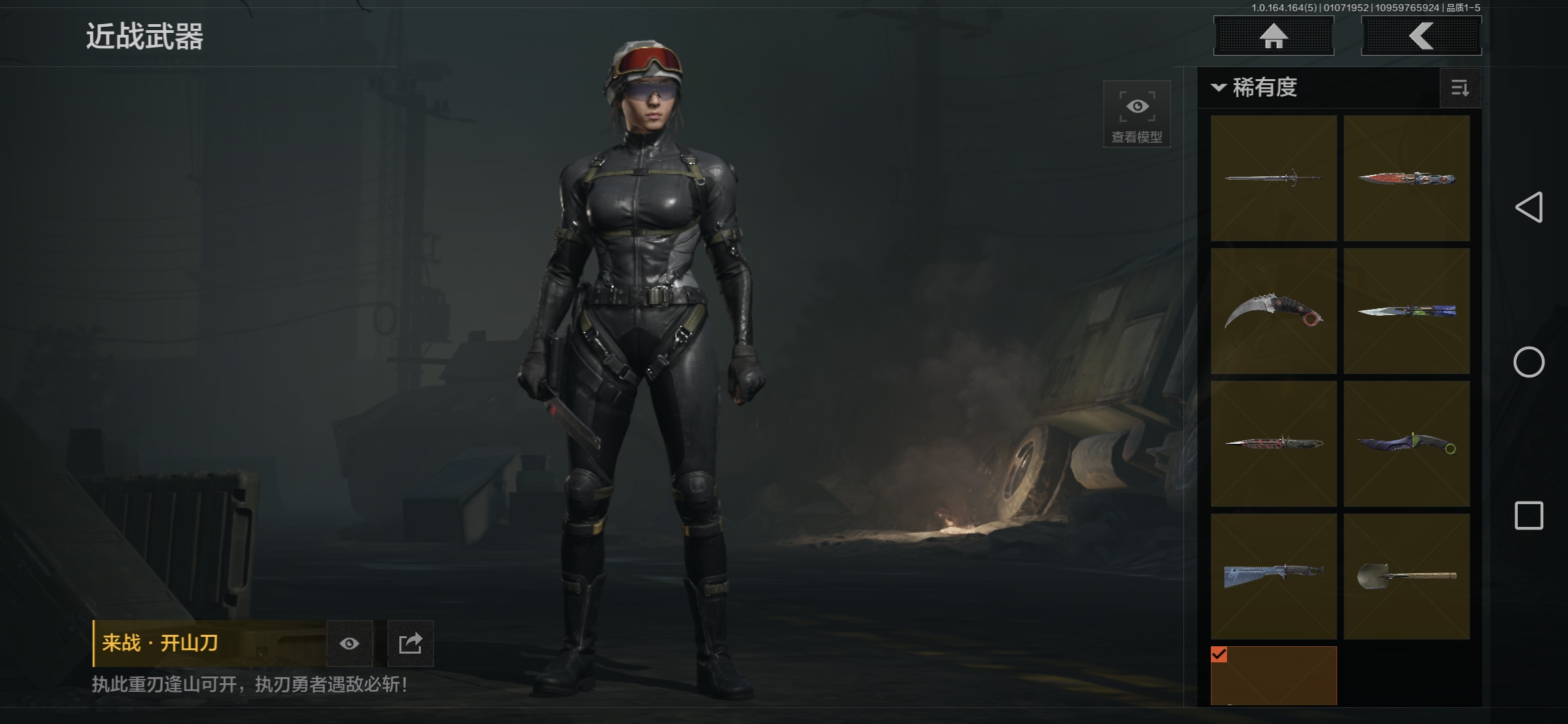Share the weapon using the share icon

point(410,644)
